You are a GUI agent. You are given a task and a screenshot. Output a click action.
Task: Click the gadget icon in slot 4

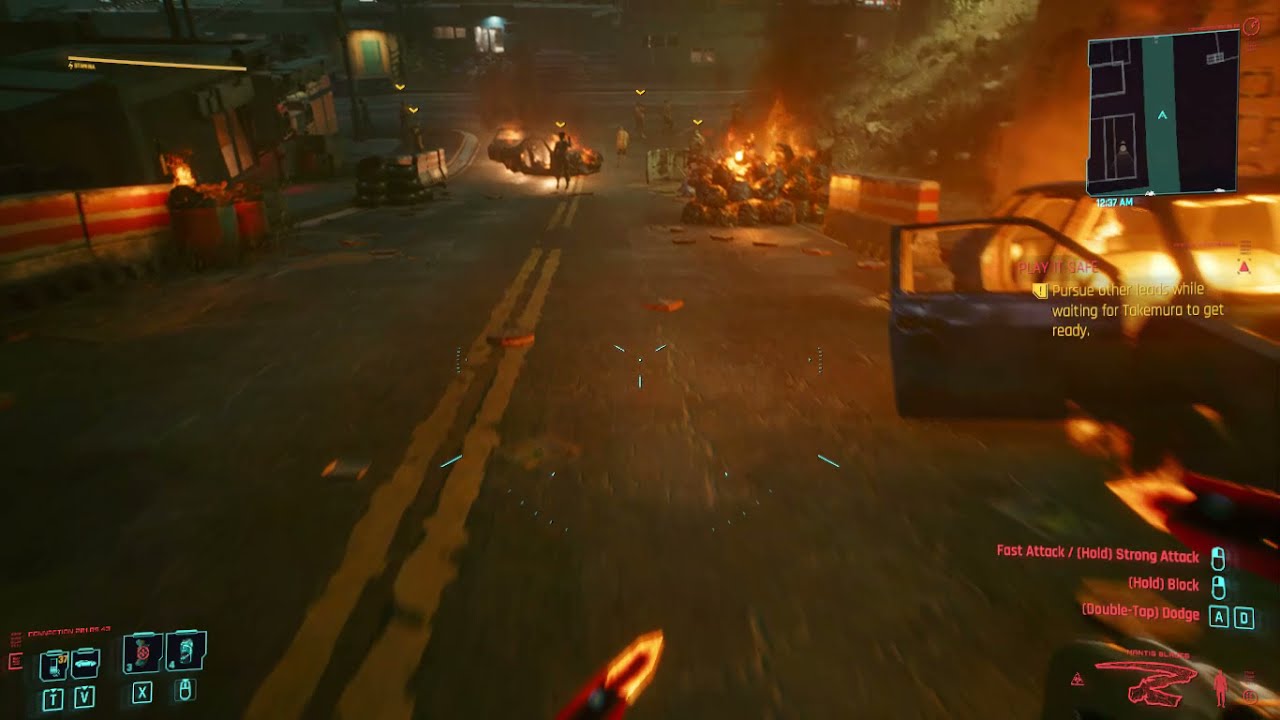coord(186,653)
